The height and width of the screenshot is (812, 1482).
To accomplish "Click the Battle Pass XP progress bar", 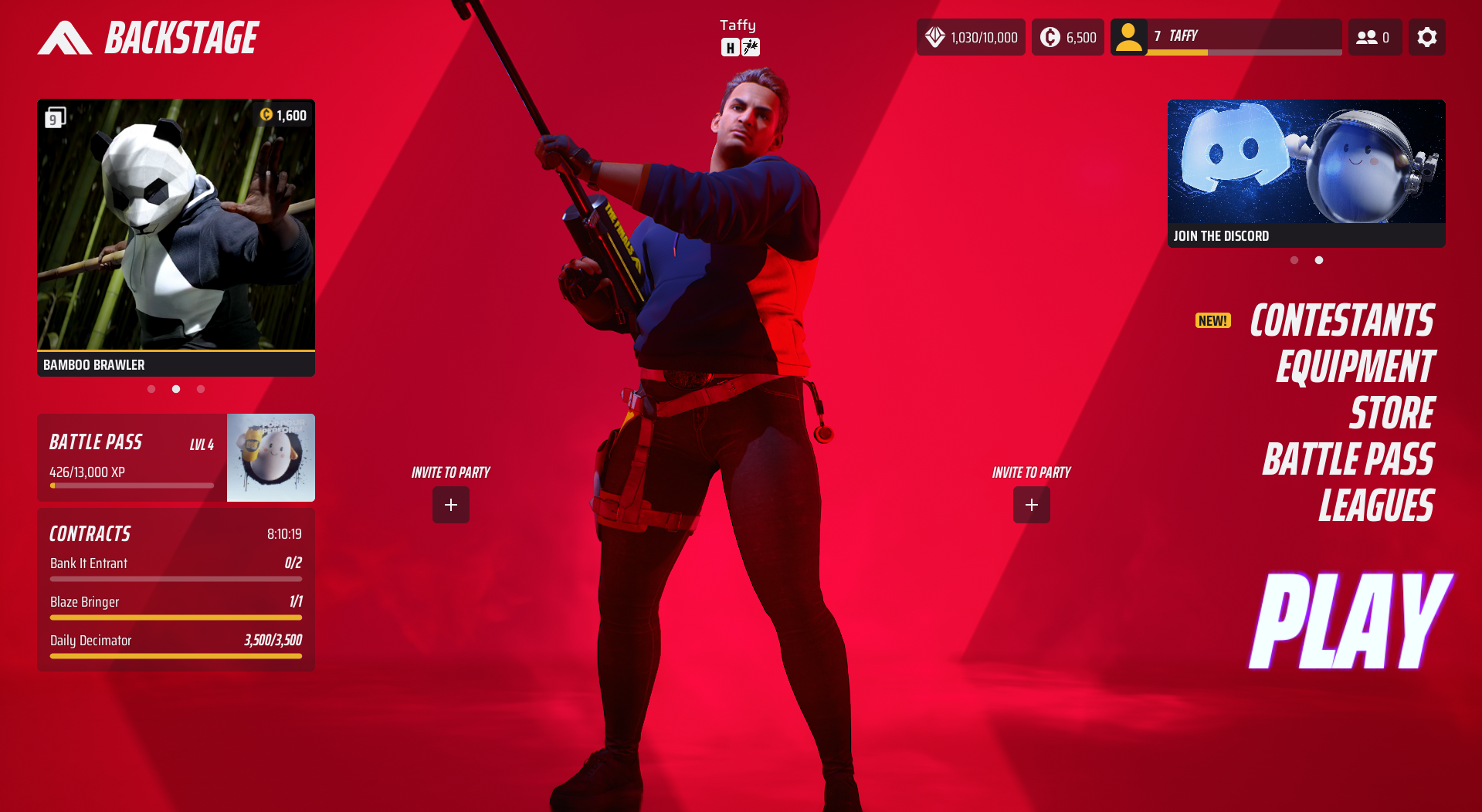I will 131,486.
